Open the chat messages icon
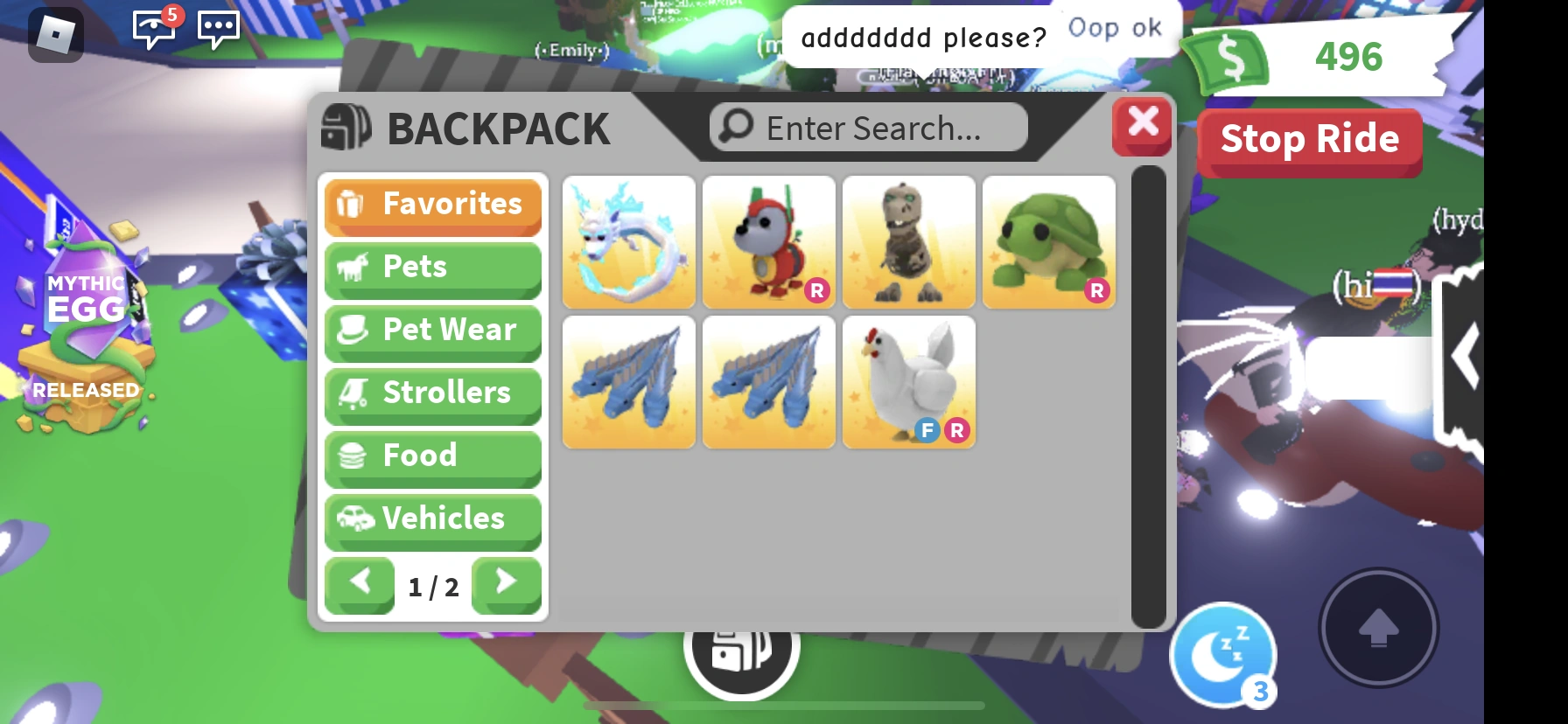The width and height of the screenshot is (1568, 724). (217, 29)
